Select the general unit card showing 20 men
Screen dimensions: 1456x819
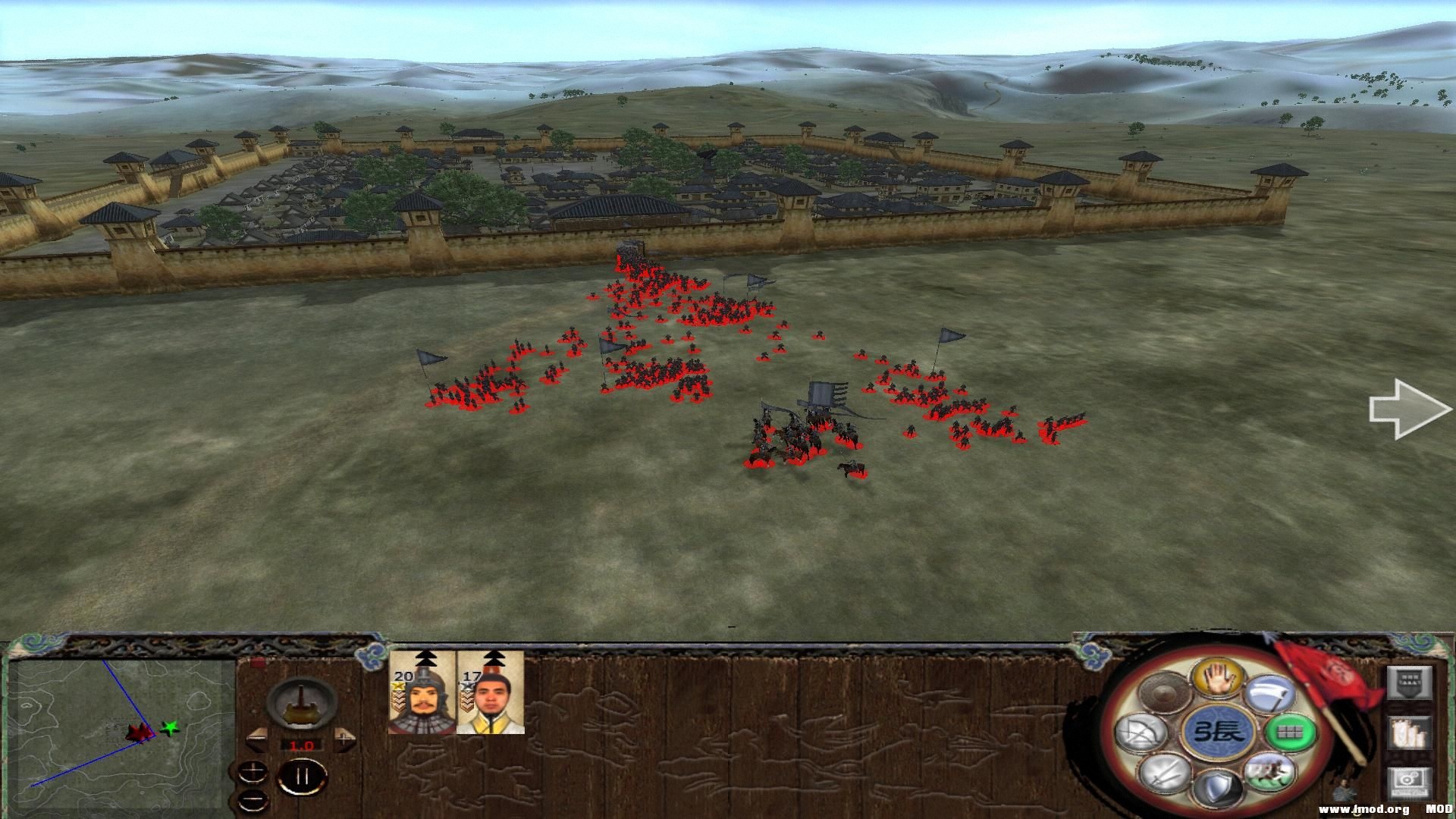coord(422,699)
